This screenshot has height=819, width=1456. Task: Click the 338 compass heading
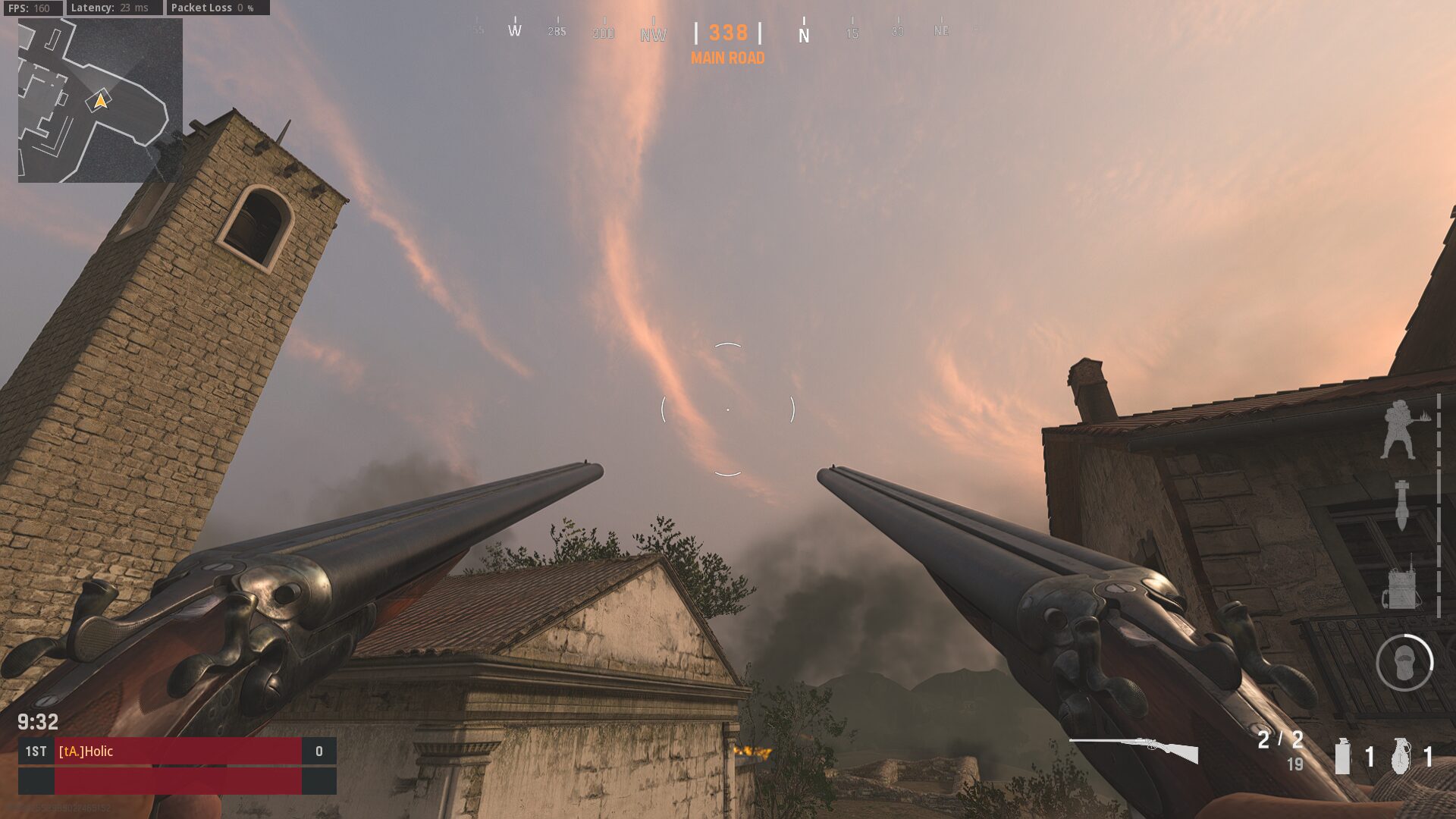coord(726,33)
